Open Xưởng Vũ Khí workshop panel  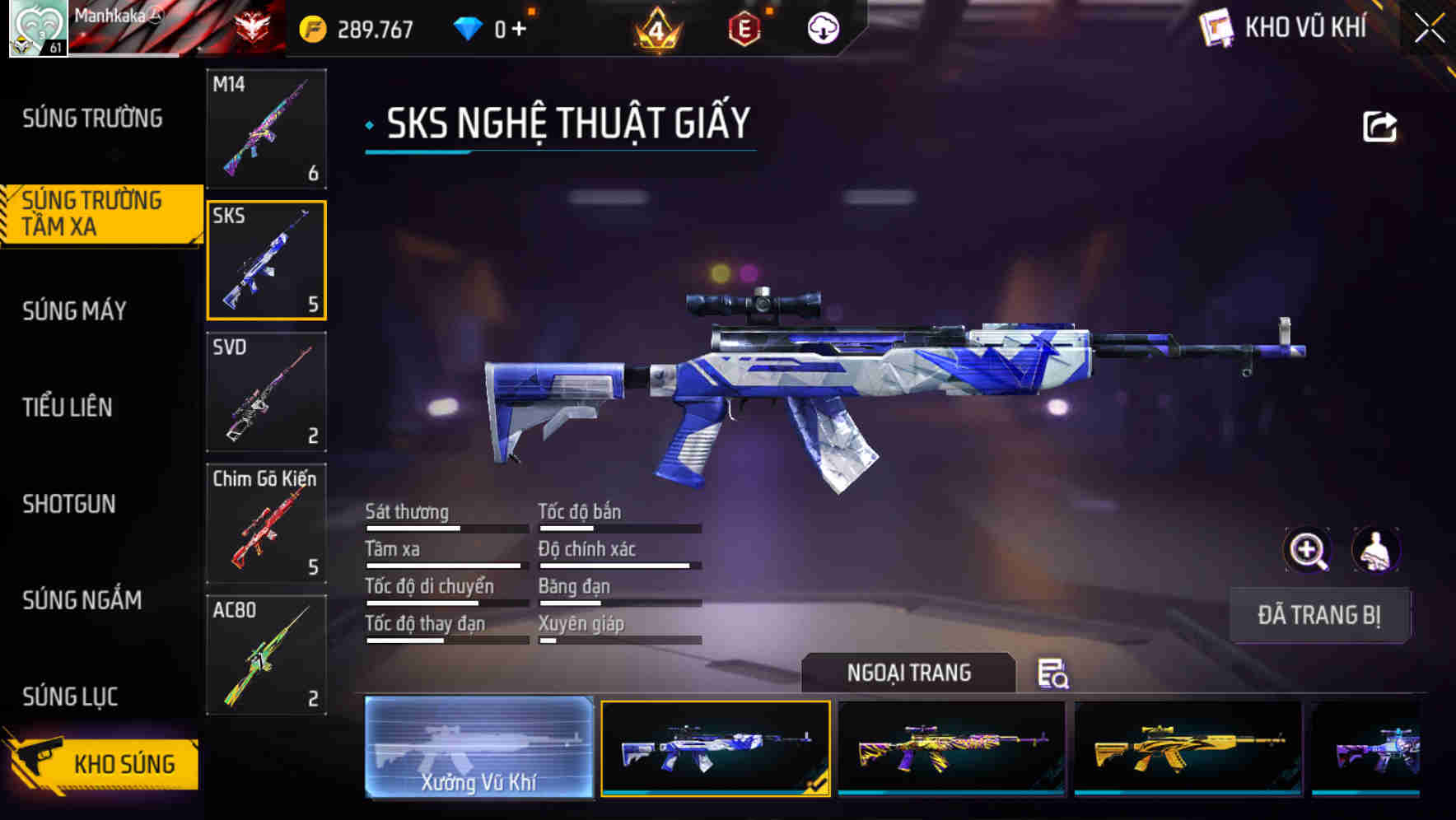pyautogui.click(x=478, y=748)
